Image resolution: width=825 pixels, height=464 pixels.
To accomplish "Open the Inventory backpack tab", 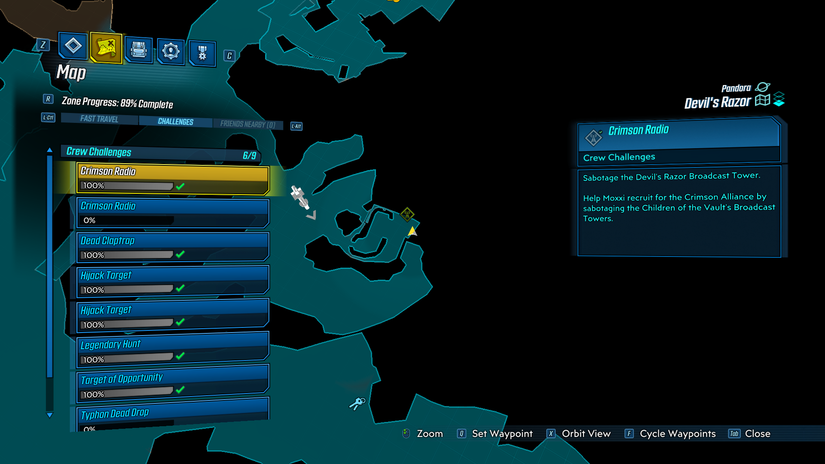I will click(139, 48).
